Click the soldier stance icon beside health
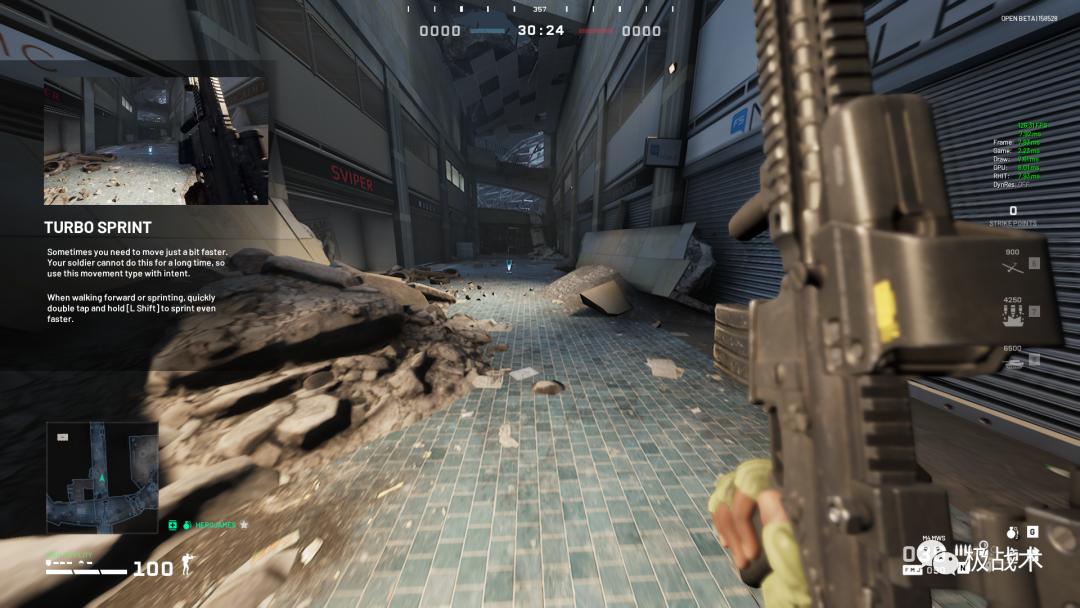This screenshot has width=1080, height=608. pos(186,568)
